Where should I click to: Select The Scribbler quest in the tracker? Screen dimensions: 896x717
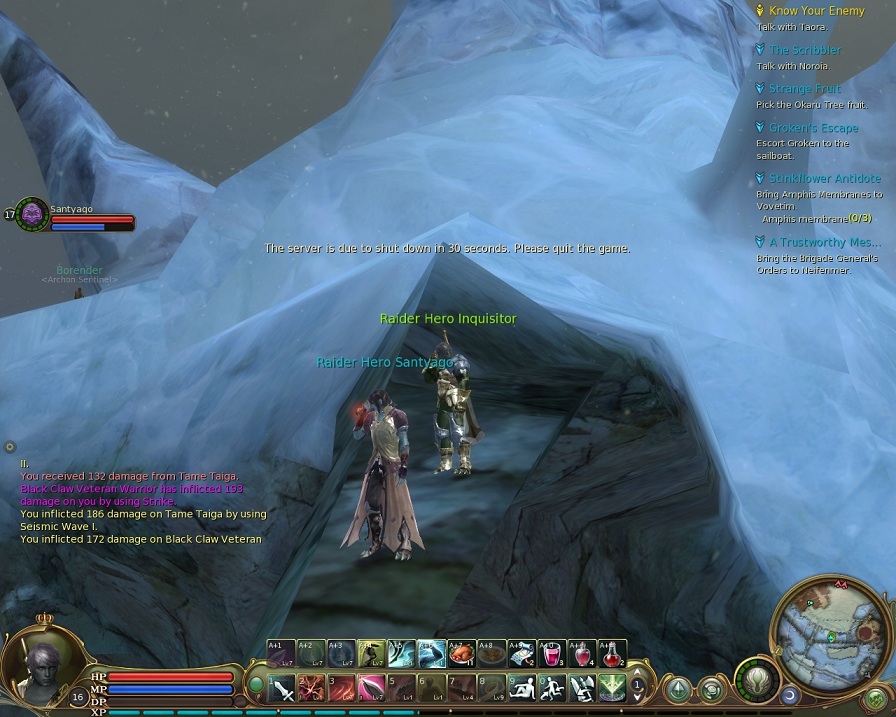[x=804, y=50]
